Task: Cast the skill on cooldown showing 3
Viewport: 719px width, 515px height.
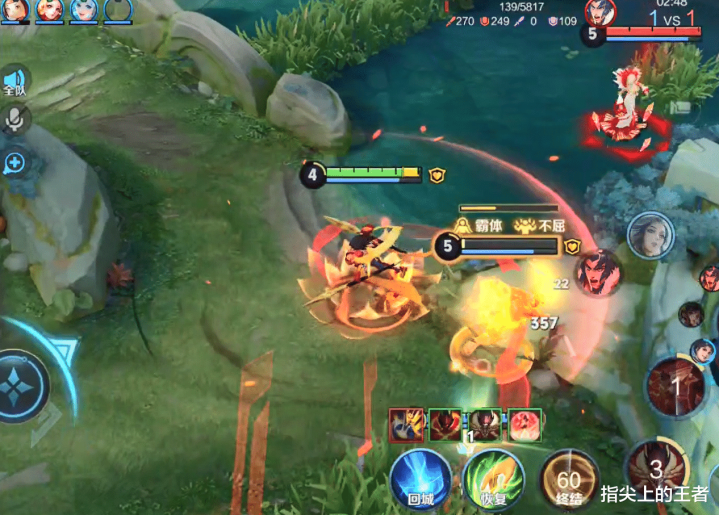Action: (656, 469)
